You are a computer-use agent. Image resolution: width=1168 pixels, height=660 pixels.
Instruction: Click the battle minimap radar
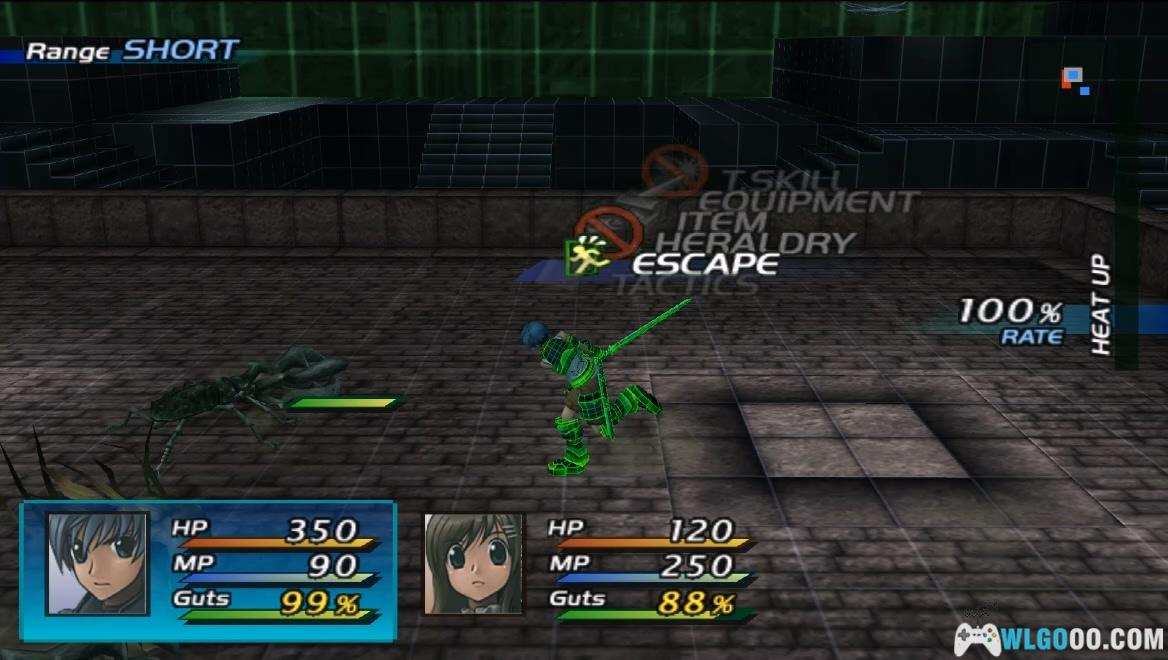tap(1075, 80)
